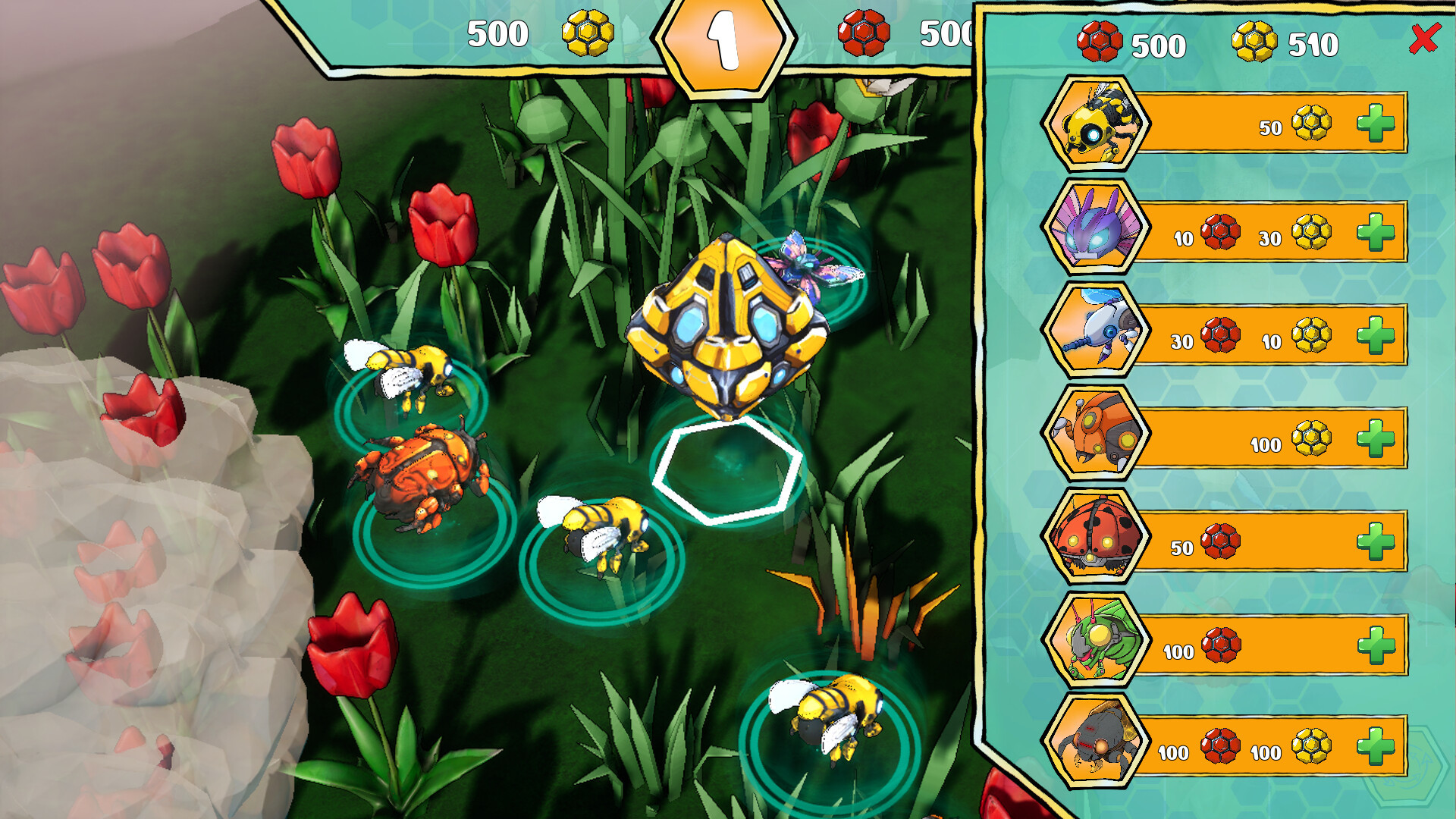
Task: Select the yellow bee portrait
Action: coord(1096,124)
